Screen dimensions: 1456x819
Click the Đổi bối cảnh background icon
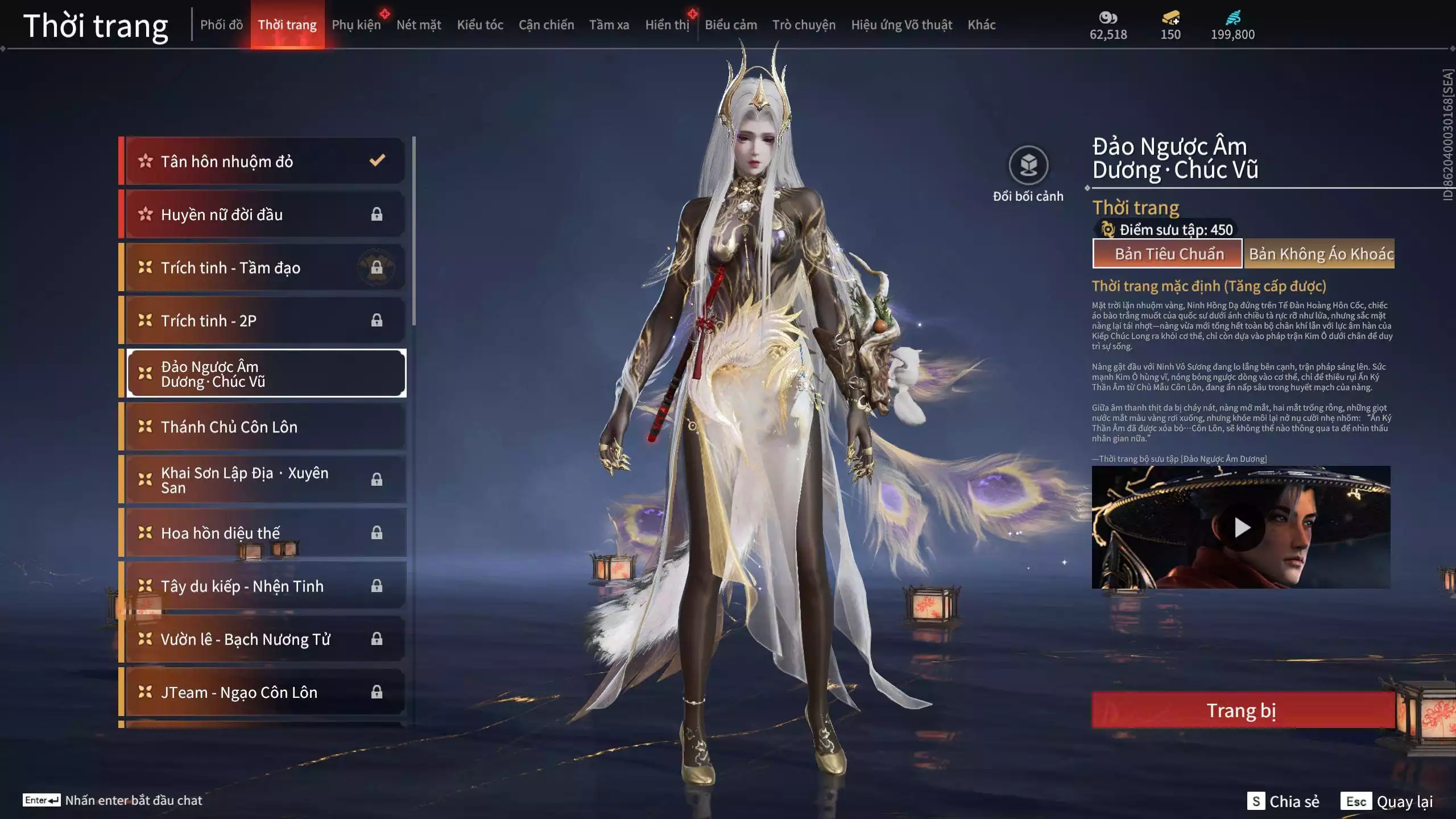click(x=1028, y=166)
